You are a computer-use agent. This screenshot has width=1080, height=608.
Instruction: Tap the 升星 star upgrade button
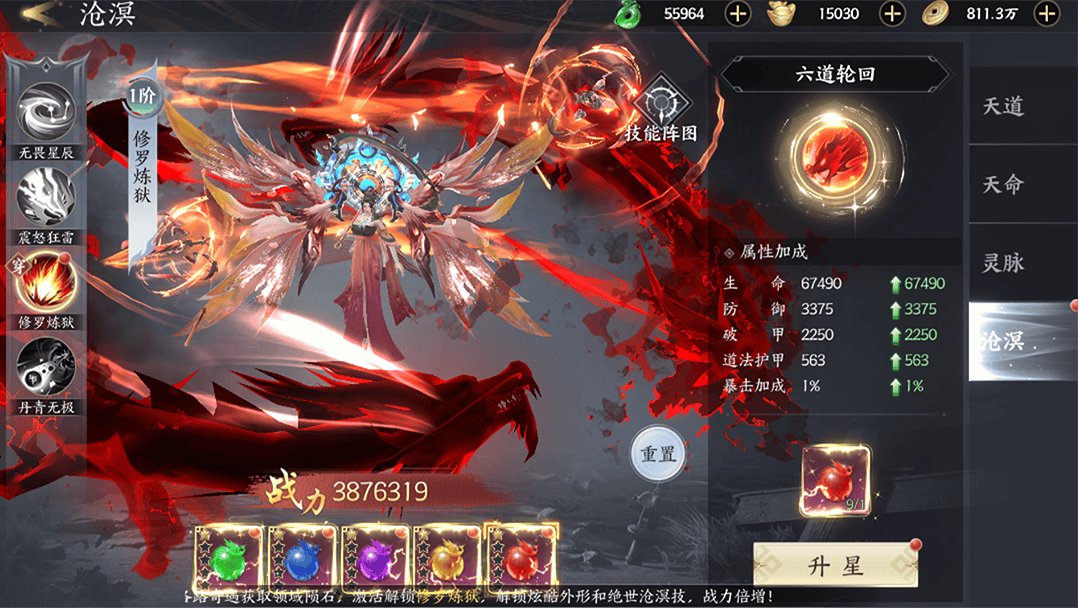click(835, 567)
